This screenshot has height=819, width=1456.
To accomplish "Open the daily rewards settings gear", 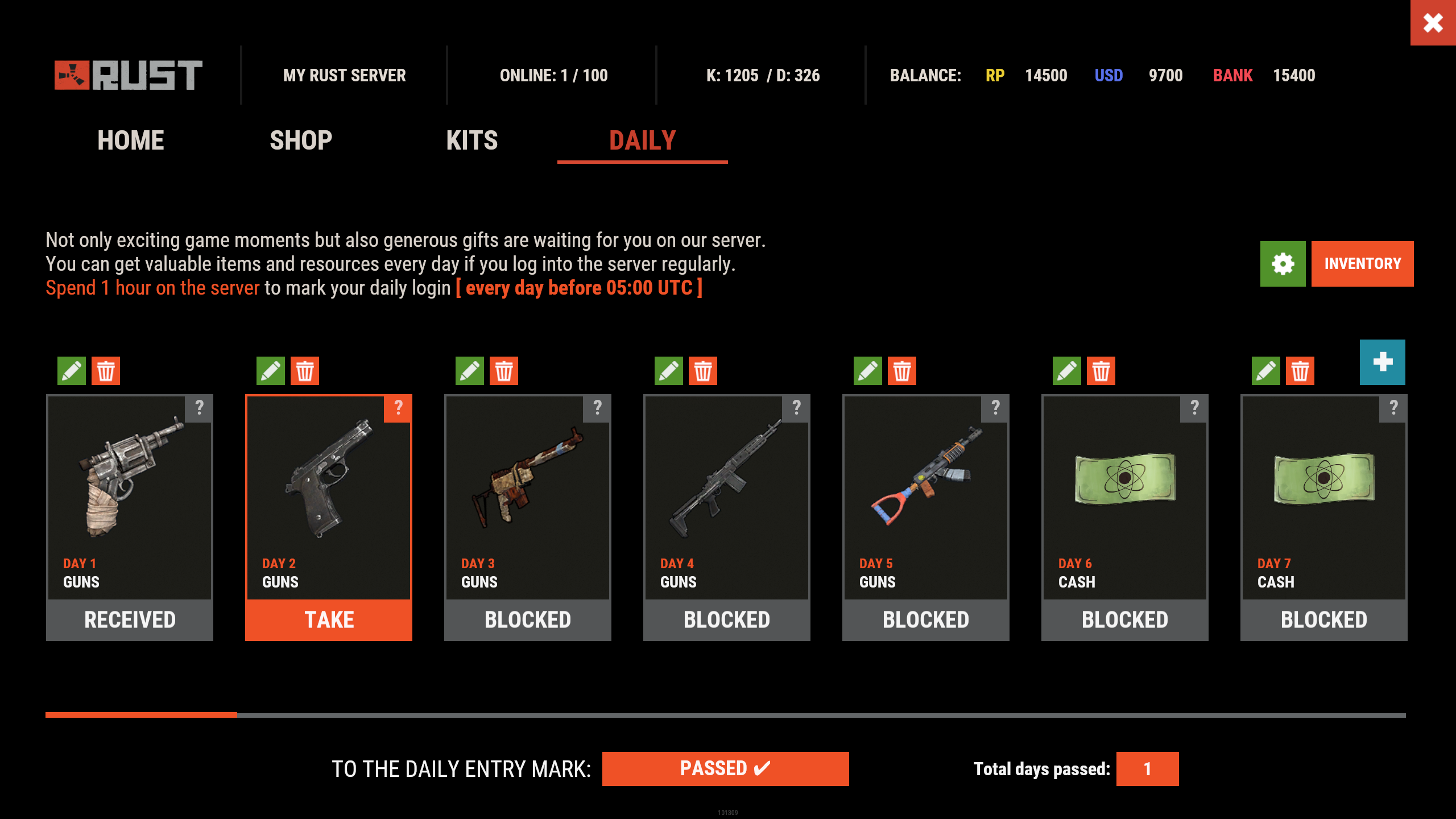I will pyautogui.click(x=1283, y=263).
